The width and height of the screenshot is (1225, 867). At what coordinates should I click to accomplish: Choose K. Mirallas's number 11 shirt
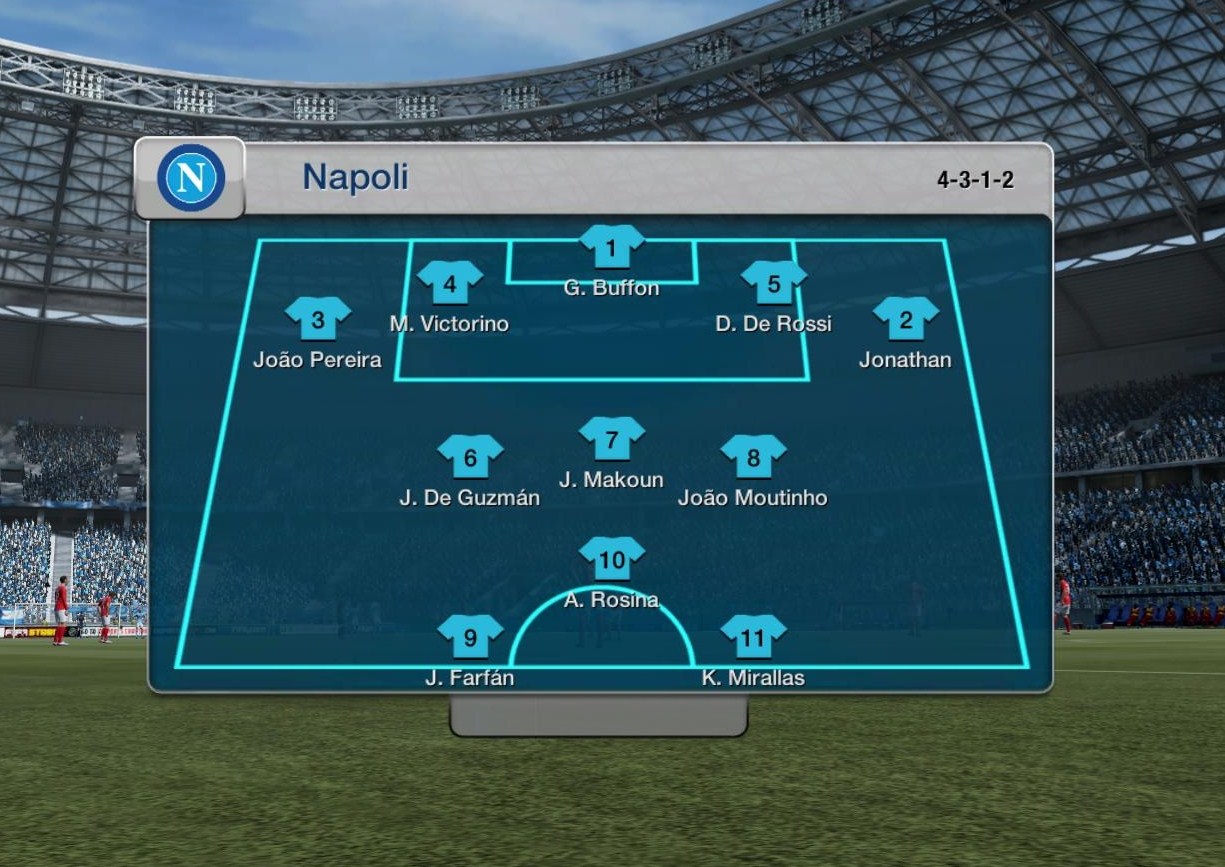(x=754, y=637)
